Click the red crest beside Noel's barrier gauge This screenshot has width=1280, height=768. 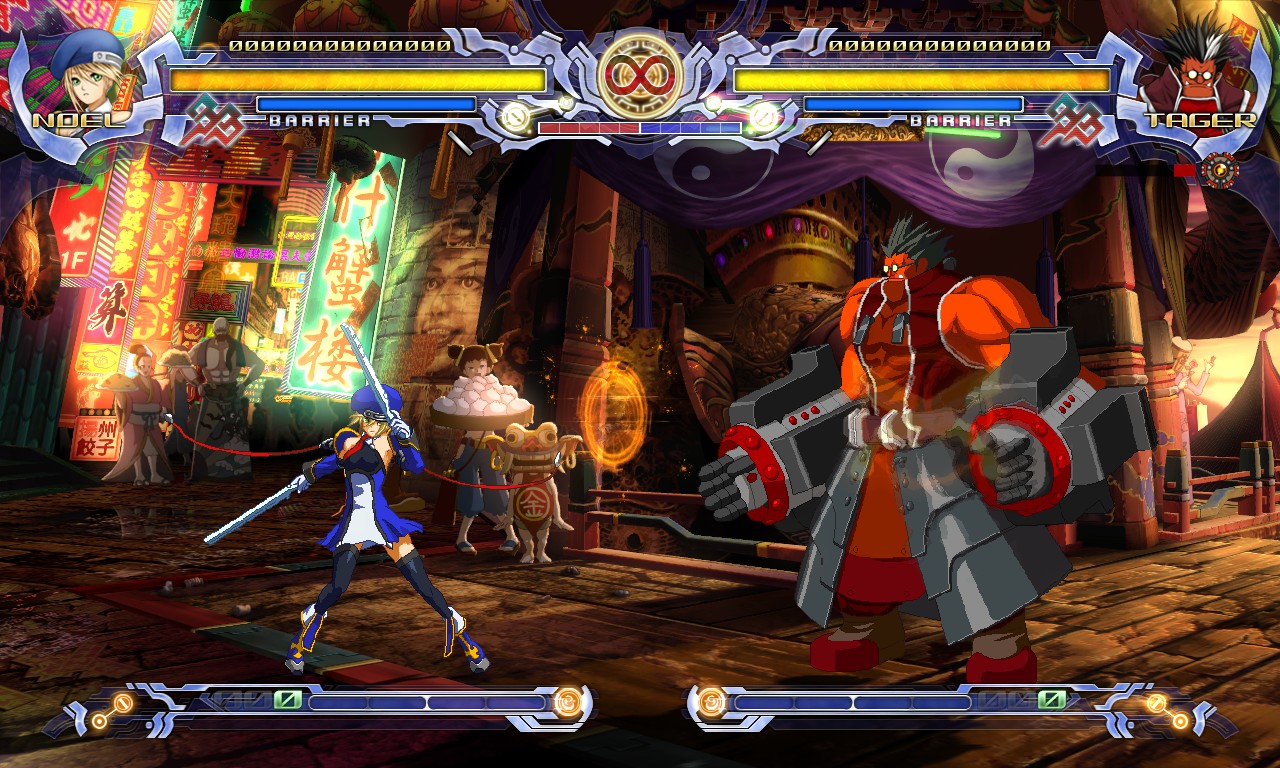click(x=211, y=120)
